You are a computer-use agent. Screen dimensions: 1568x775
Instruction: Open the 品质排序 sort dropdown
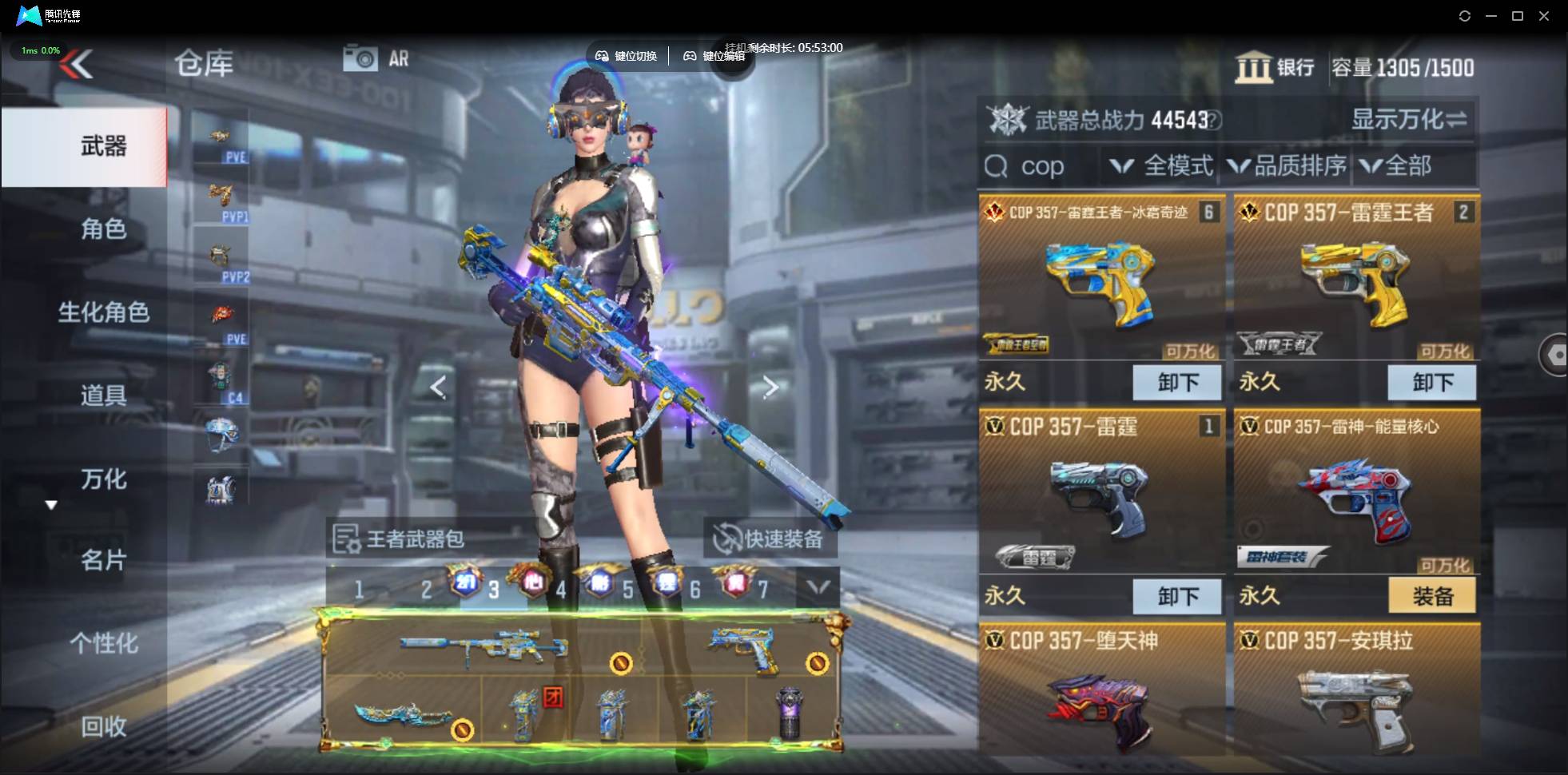1287,166
